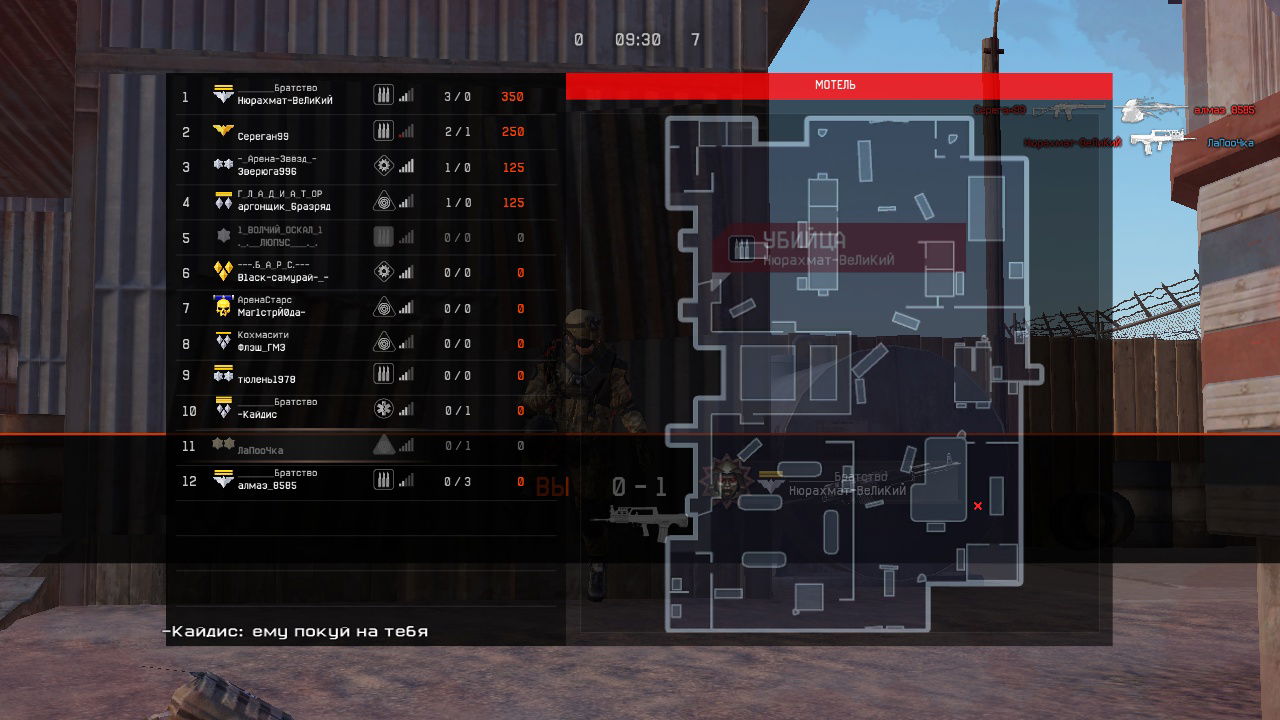Pick the Black-самурай player entry
The width and height of the screenshot is (1280, 720).
point(360,272)
